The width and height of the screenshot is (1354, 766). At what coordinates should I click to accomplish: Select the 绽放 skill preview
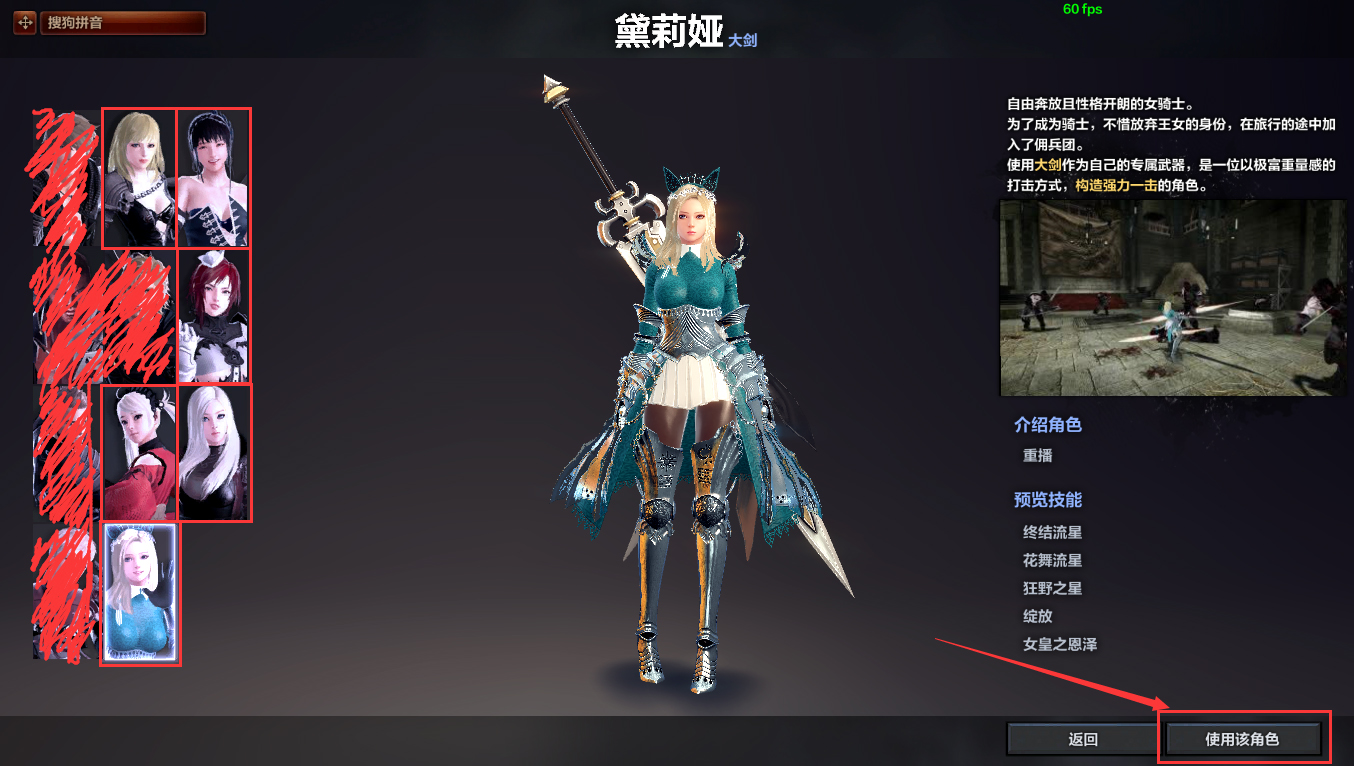point(1037,617)
